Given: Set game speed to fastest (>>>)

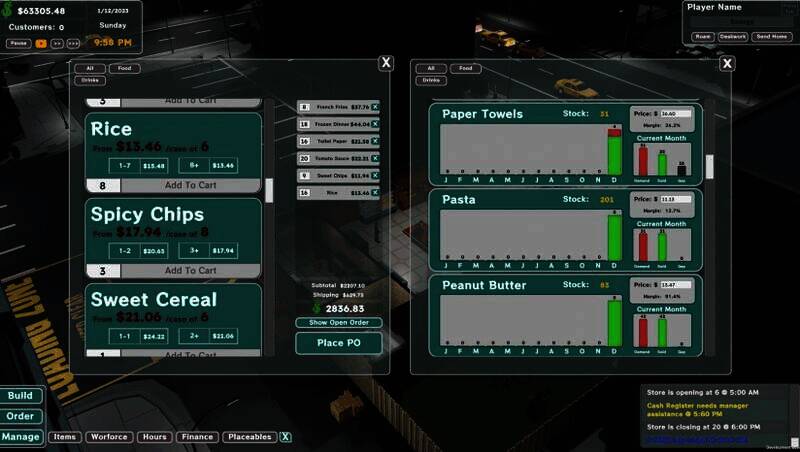Looking at the screenshot, I should (74, 43).
